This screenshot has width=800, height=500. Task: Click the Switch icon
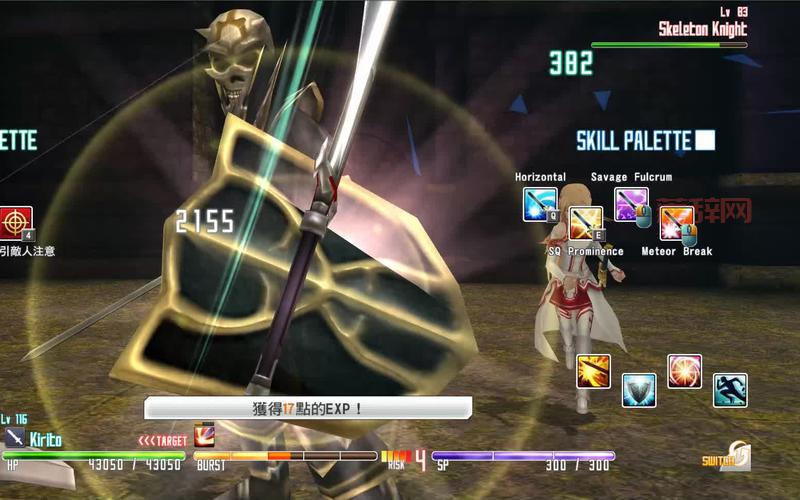[729, 457]
